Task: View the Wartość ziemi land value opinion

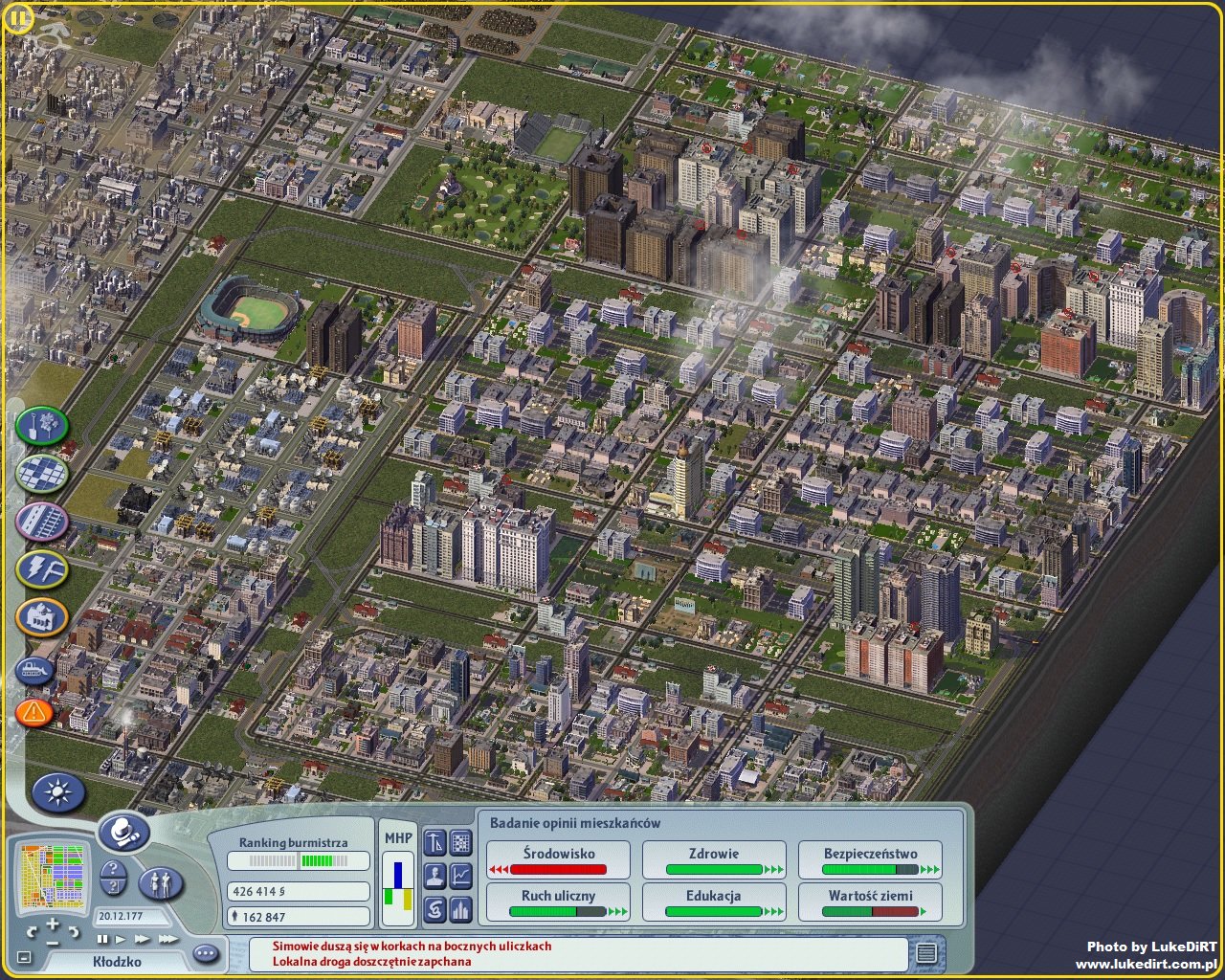Action: tap(870, 902)
